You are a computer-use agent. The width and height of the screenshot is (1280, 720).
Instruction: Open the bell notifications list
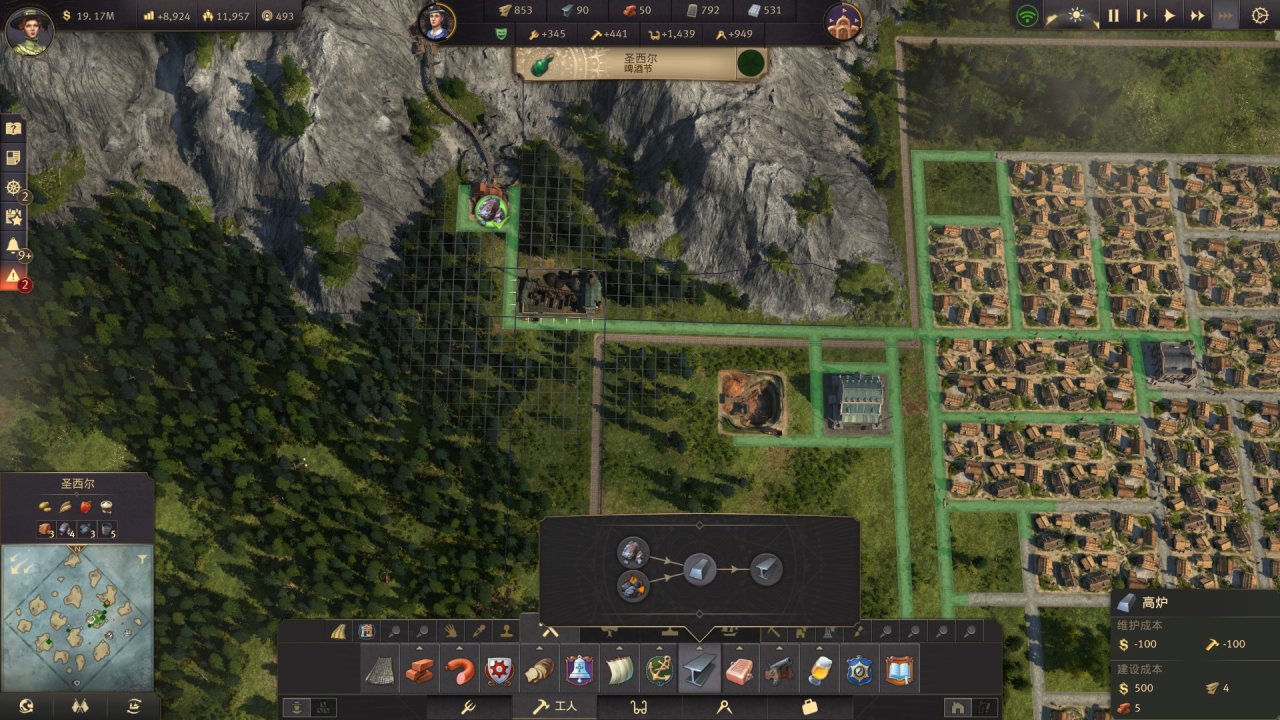point(13,244)
